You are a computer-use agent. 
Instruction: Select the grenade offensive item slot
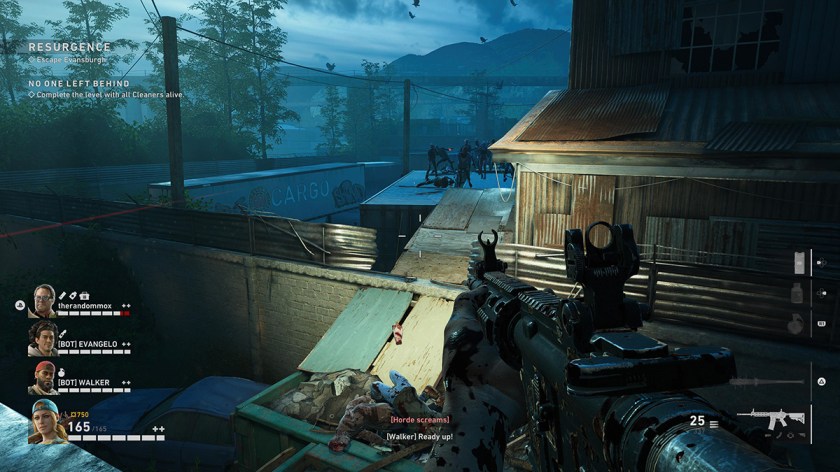(x=797, y=324)
